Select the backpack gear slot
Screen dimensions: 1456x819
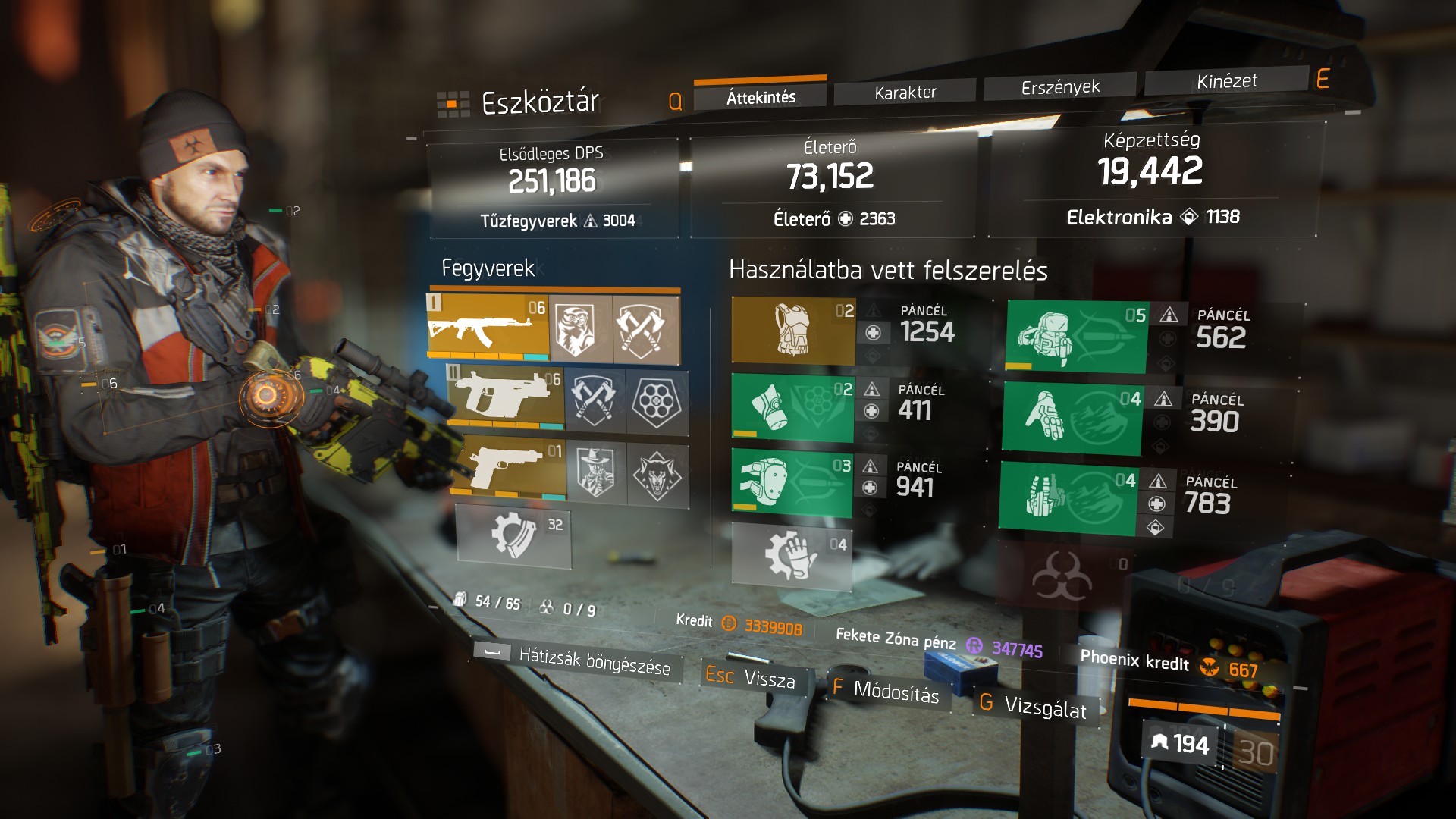1077,337
